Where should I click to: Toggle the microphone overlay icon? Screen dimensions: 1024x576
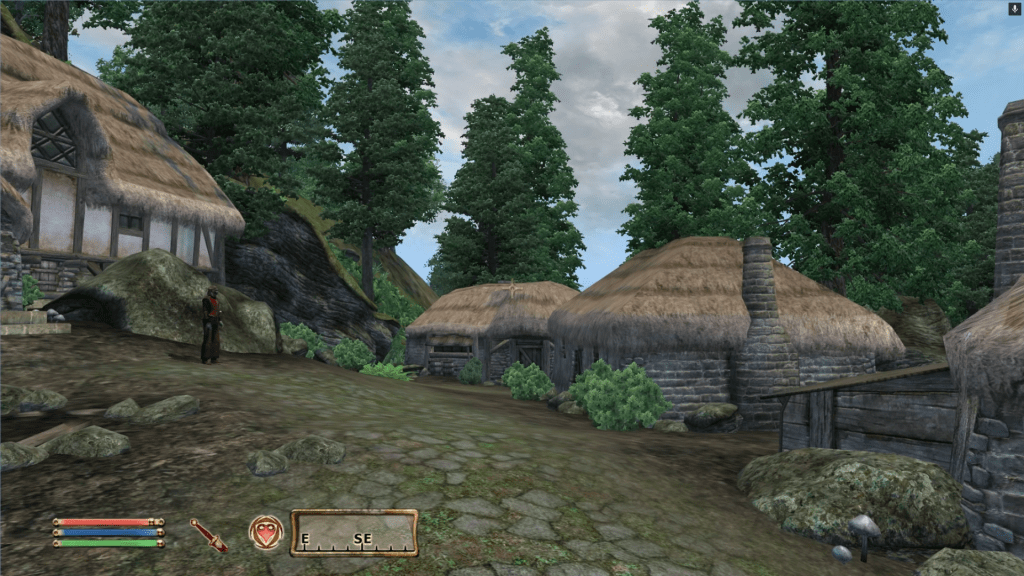click(1014, 8)
